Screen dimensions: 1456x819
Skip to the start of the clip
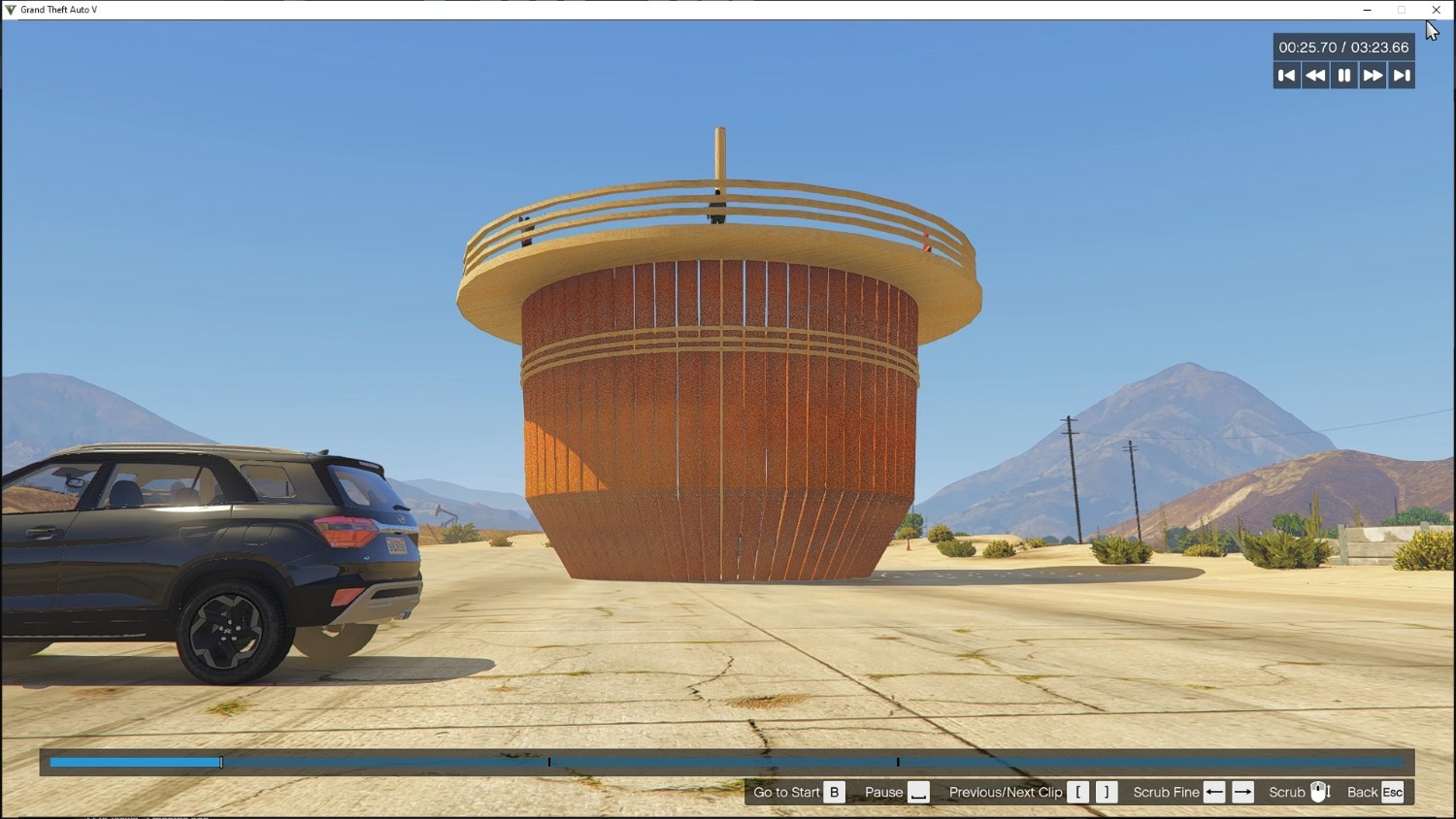1287,76
